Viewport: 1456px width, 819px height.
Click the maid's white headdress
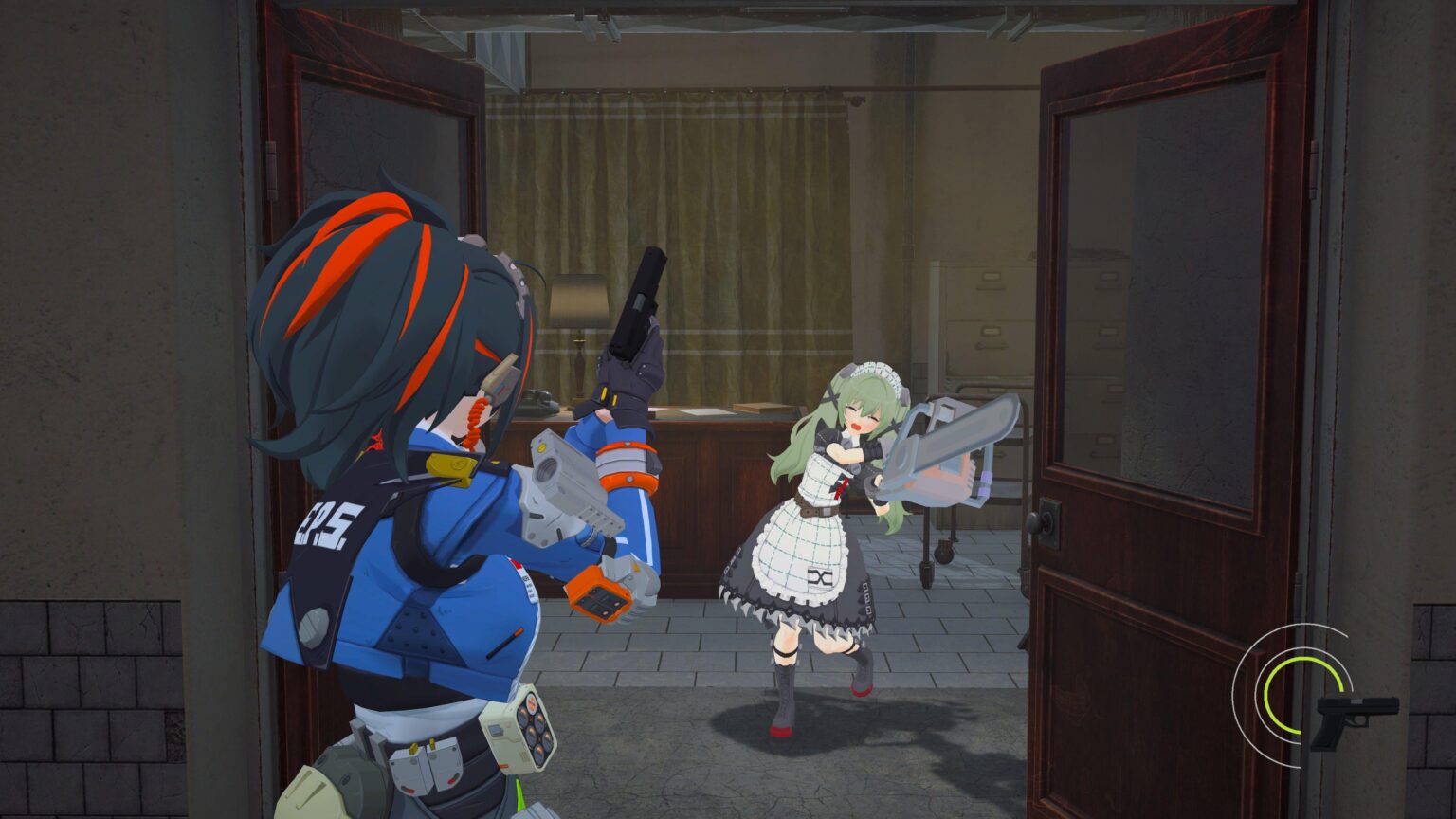point(872,372)
